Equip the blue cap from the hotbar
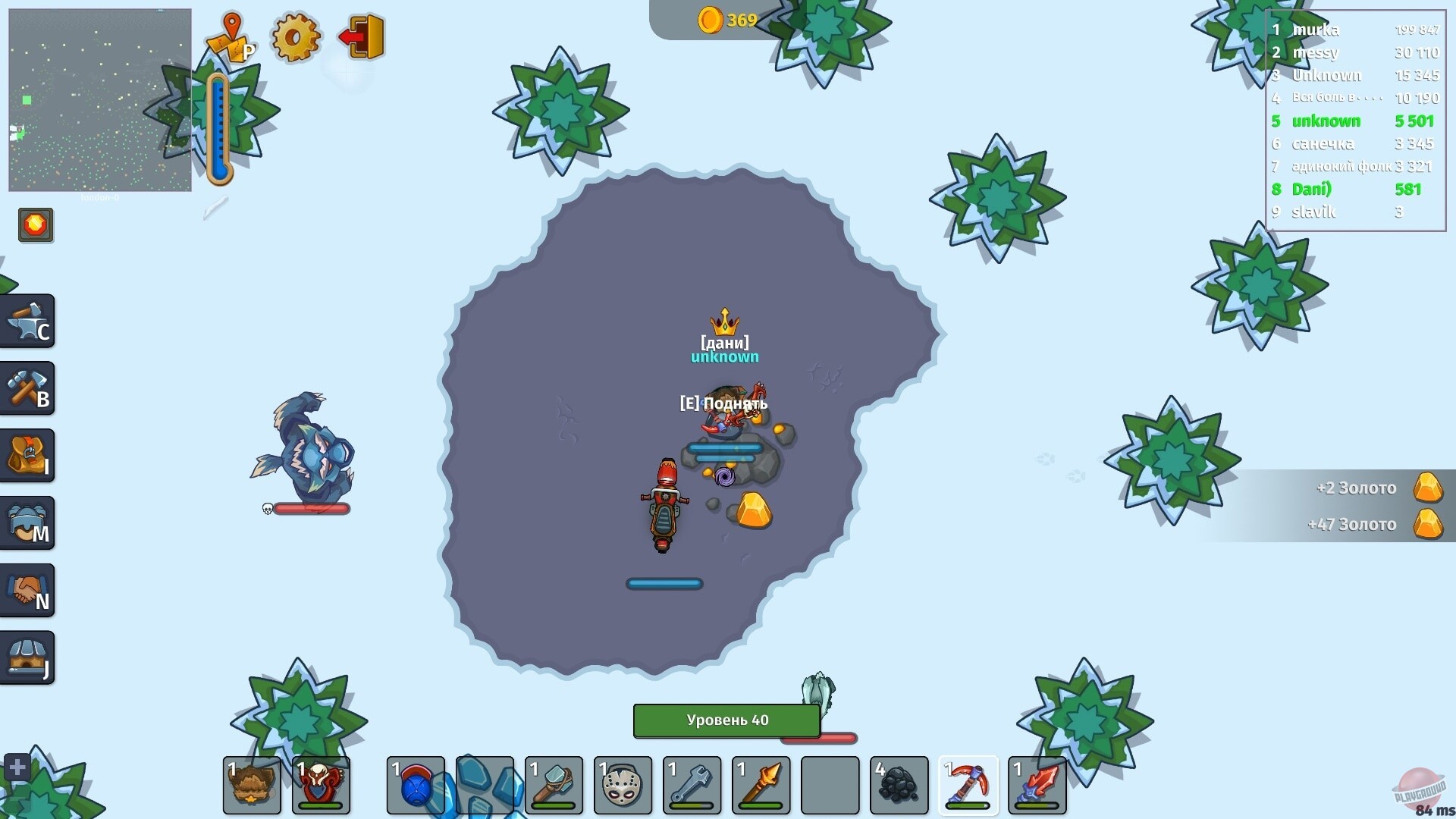The width and height of the screenshot is (1456, 819). tap(416, 786)
